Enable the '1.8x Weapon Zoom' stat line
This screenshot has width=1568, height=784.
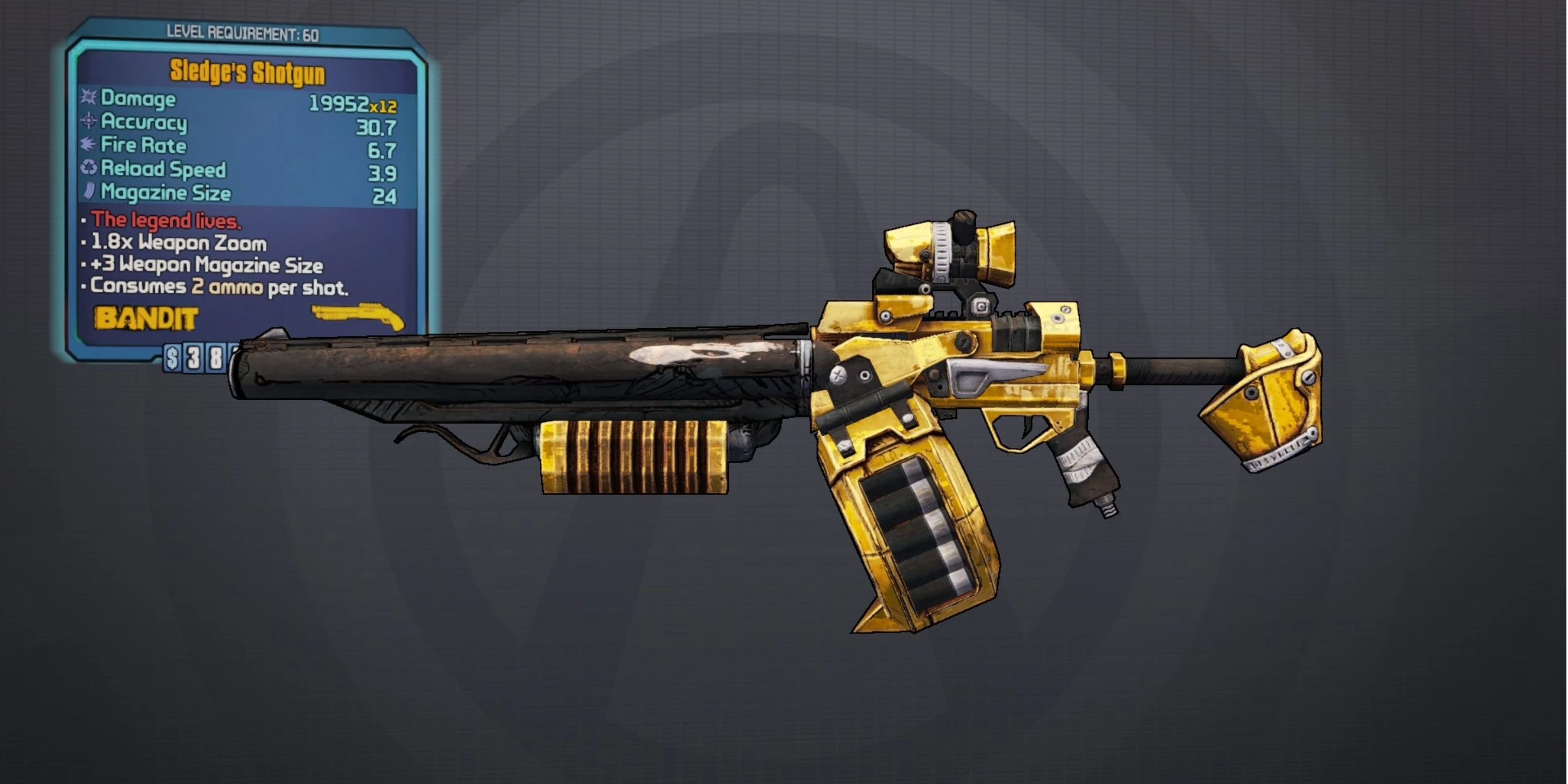pyautogui.click(x=177, y=243)
